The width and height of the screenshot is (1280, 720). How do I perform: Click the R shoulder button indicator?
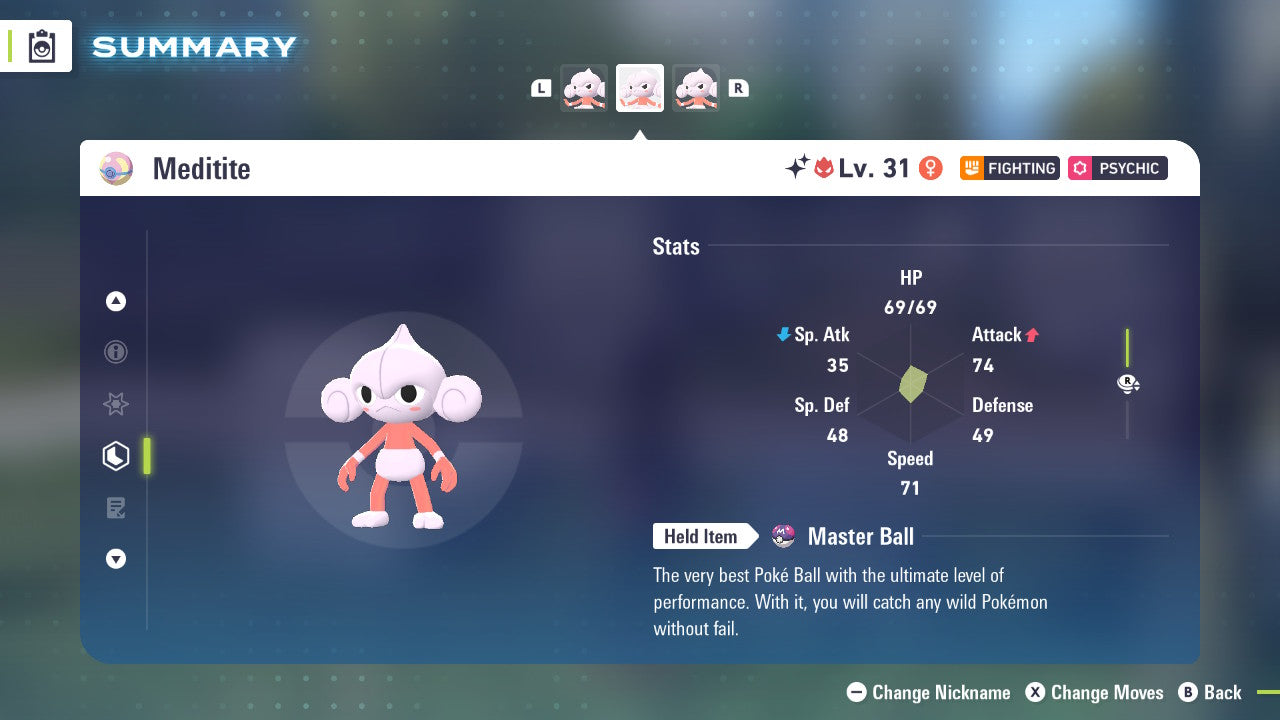coord(738,87)
